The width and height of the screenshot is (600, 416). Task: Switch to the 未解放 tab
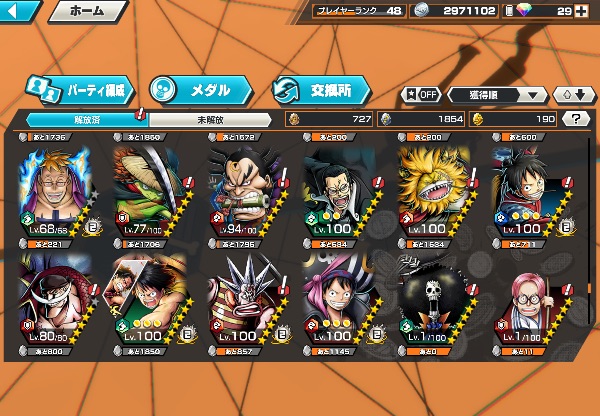pyautogui.click(x=208, y=119)
